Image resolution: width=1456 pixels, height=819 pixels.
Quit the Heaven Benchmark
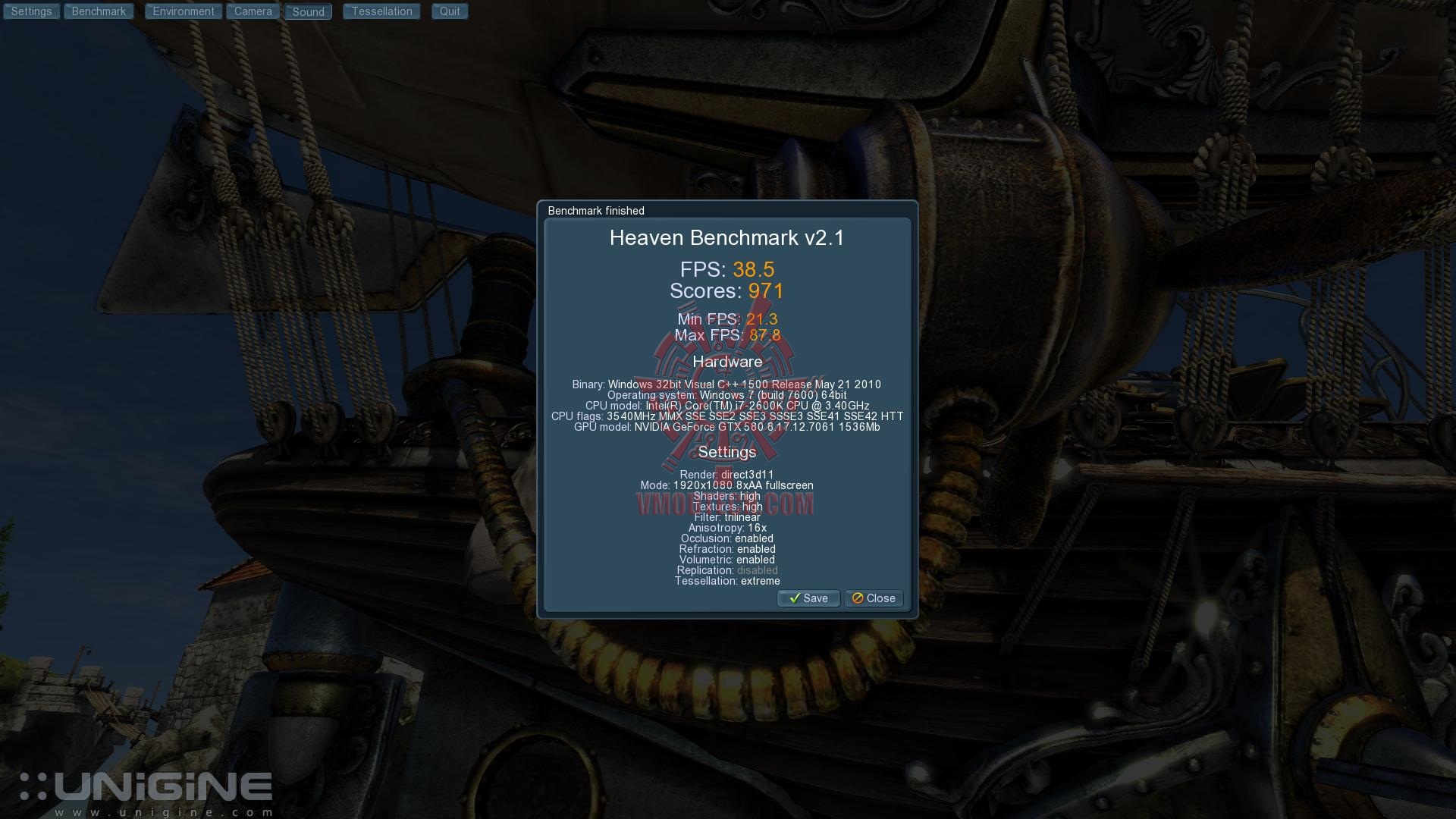pyautogui.click(x=450, y=11)
